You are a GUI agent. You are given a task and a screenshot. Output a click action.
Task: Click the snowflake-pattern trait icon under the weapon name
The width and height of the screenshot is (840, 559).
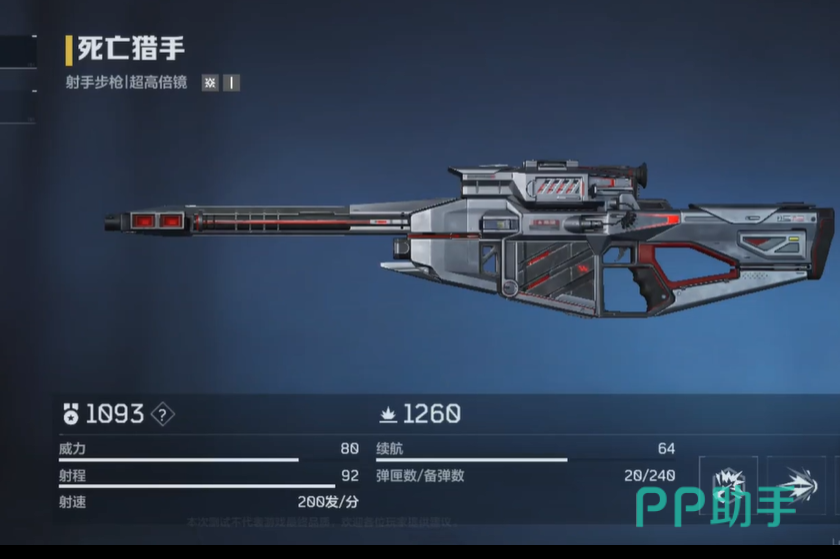(x=210, y=83)
